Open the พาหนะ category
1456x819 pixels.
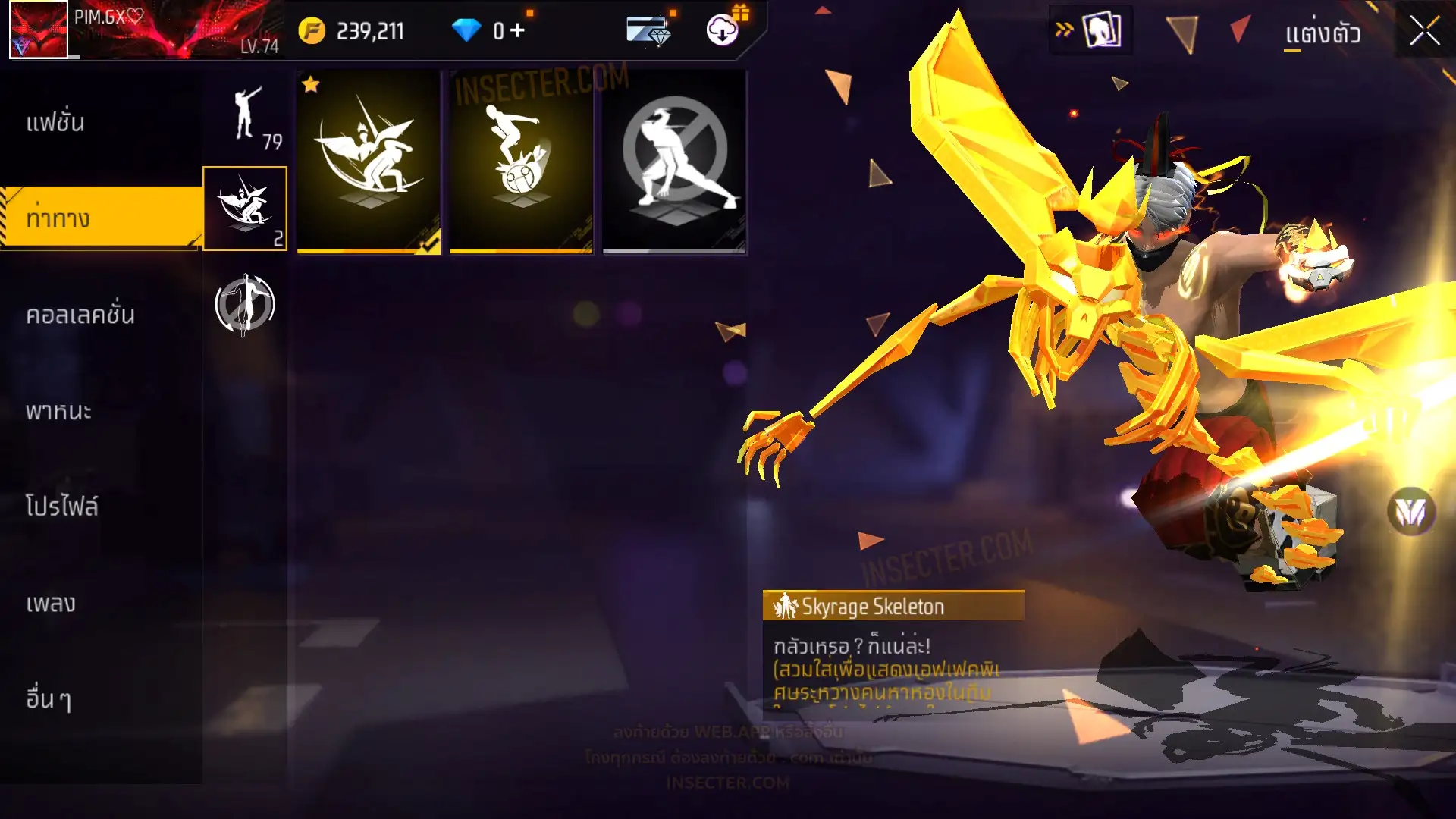(x=58, y=411)
